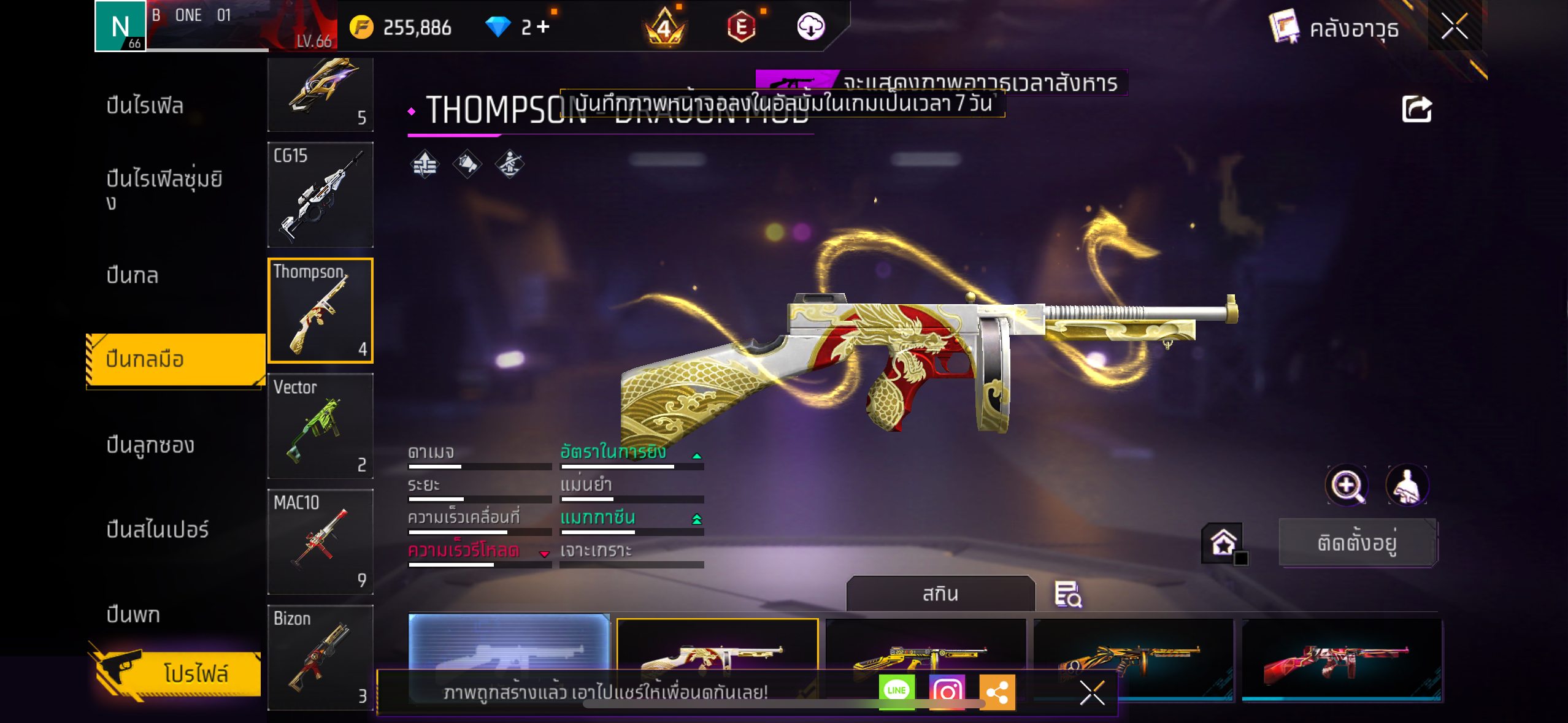Preview the weapon on character icon
The image size is (1568, 723).
click(1407, 486)
